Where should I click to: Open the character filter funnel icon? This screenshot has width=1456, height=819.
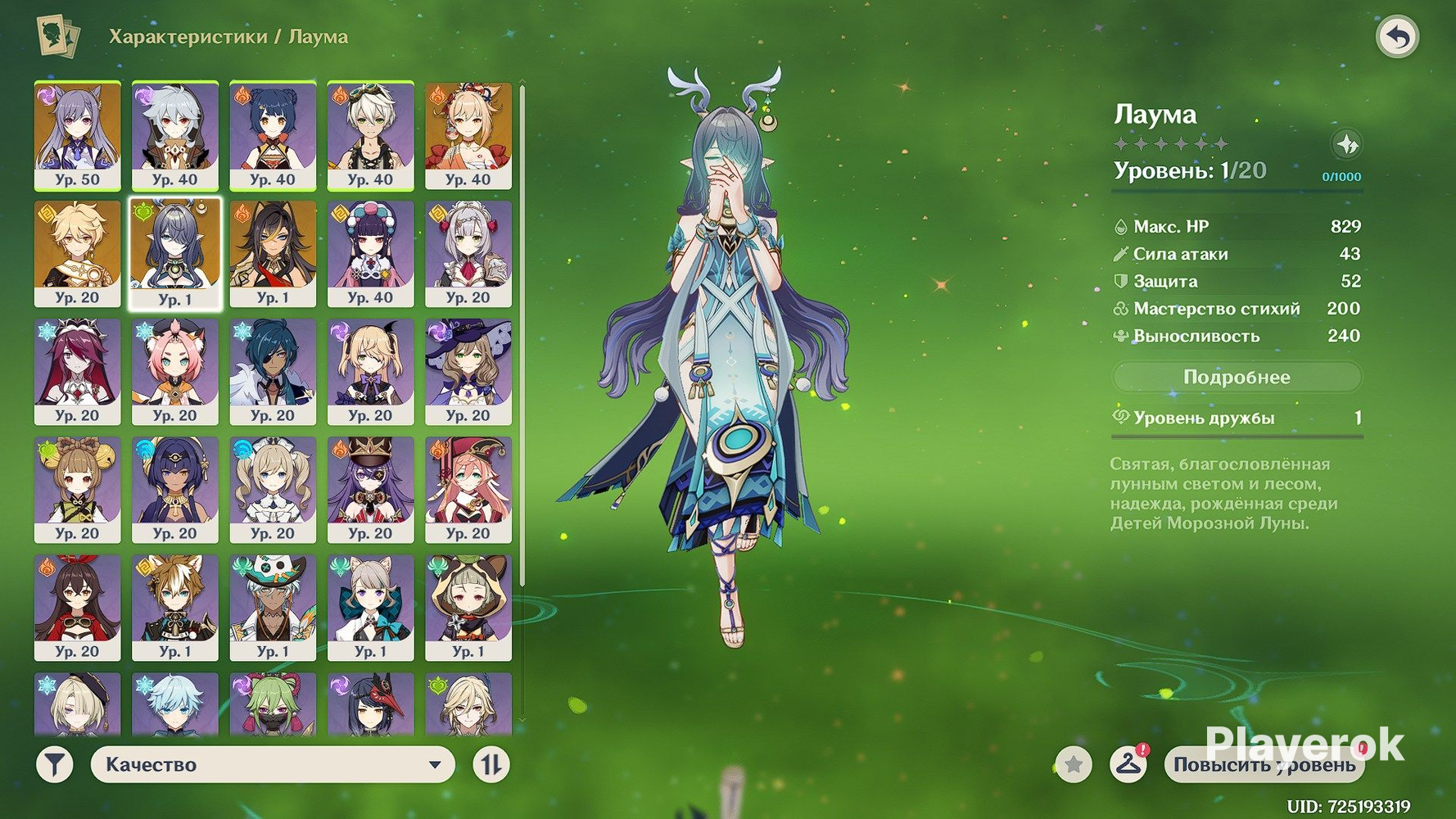pyautogui.click(x=55, y=765)
